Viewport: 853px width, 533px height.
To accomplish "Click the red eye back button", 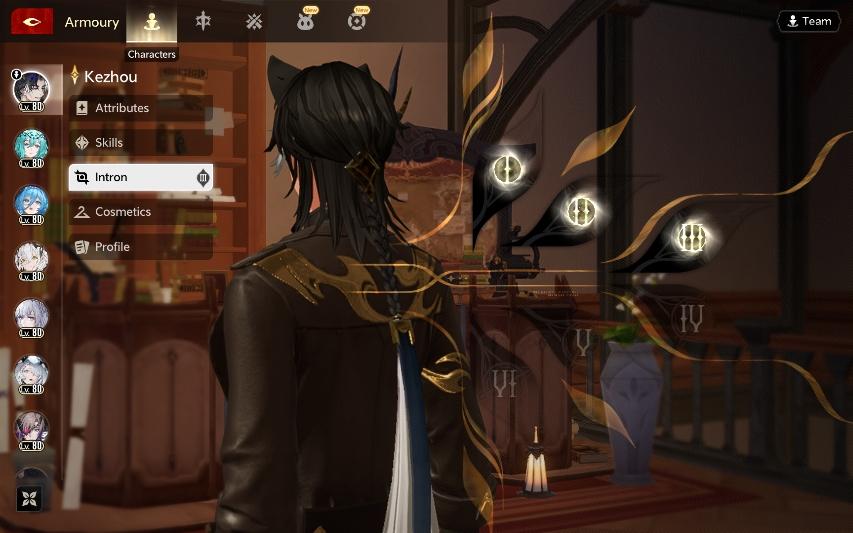I will coord(32,21).
